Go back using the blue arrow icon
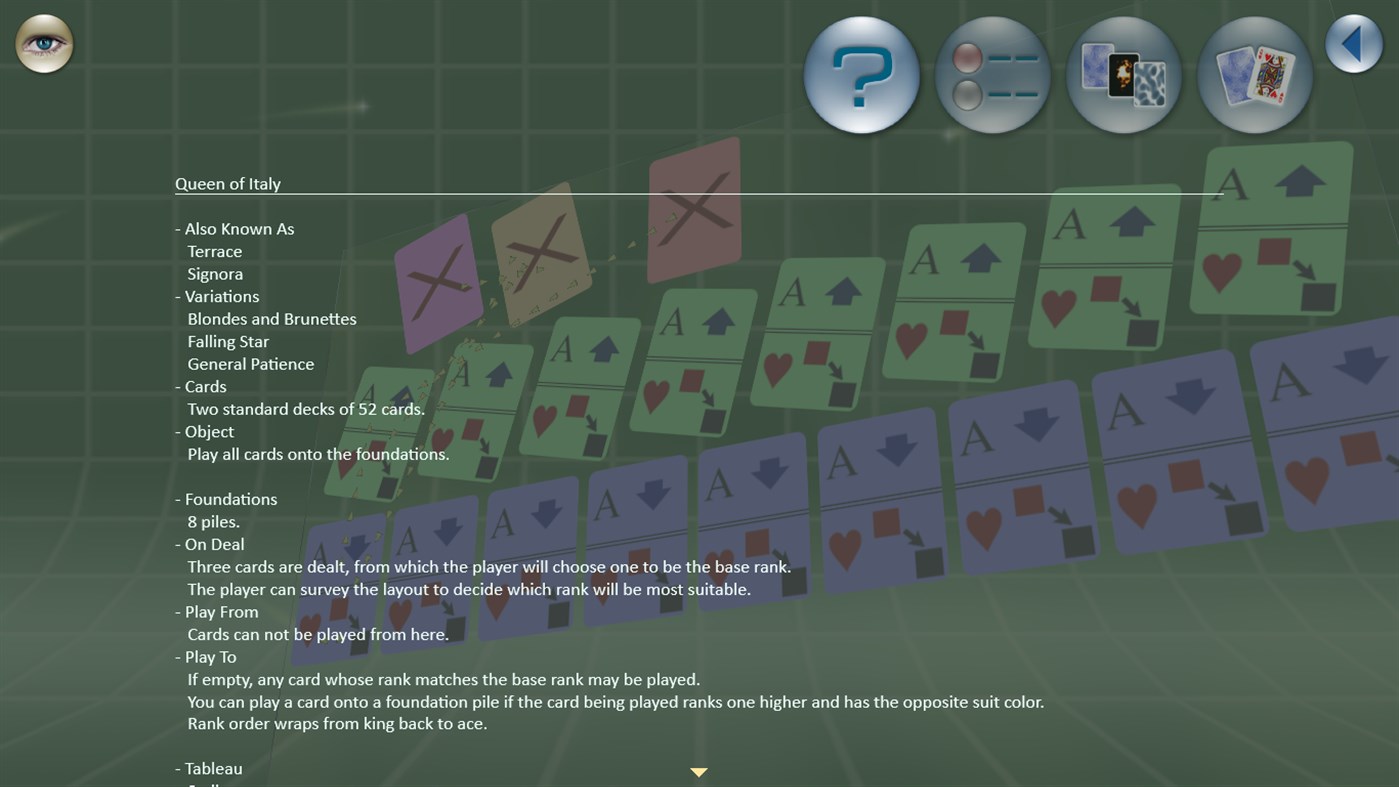This screenshot has width=1399, height=787. [1353, 43]
